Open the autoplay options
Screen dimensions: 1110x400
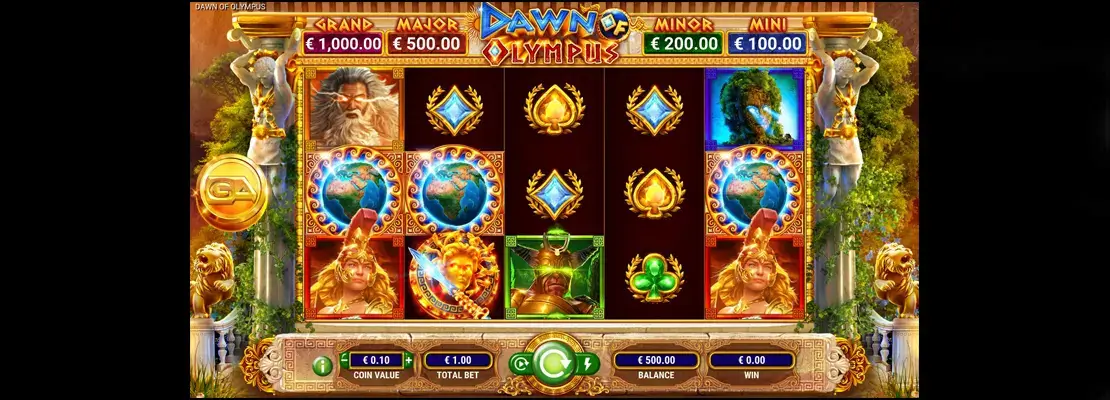[519, 364]
